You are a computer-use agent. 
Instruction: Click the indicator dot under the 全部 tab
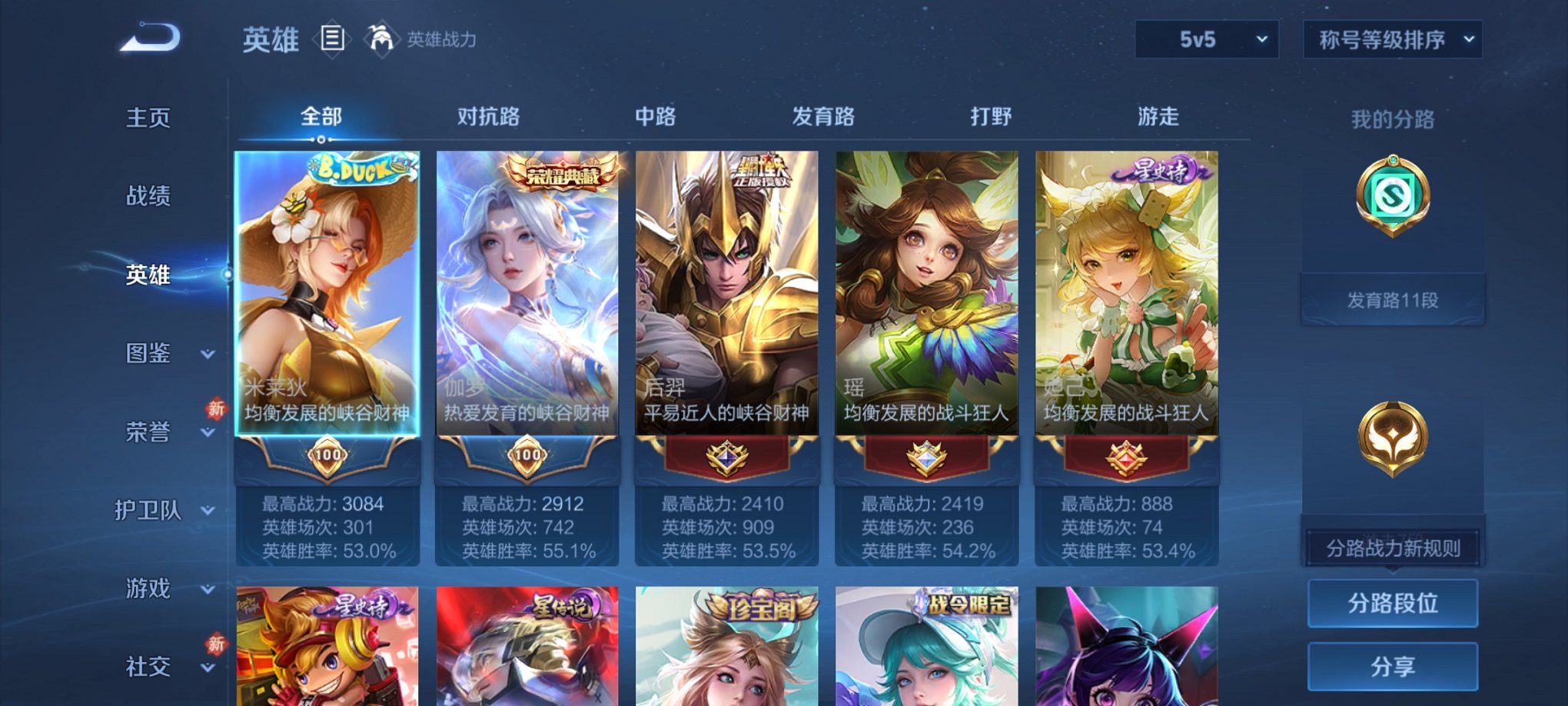tap(321, 140)
